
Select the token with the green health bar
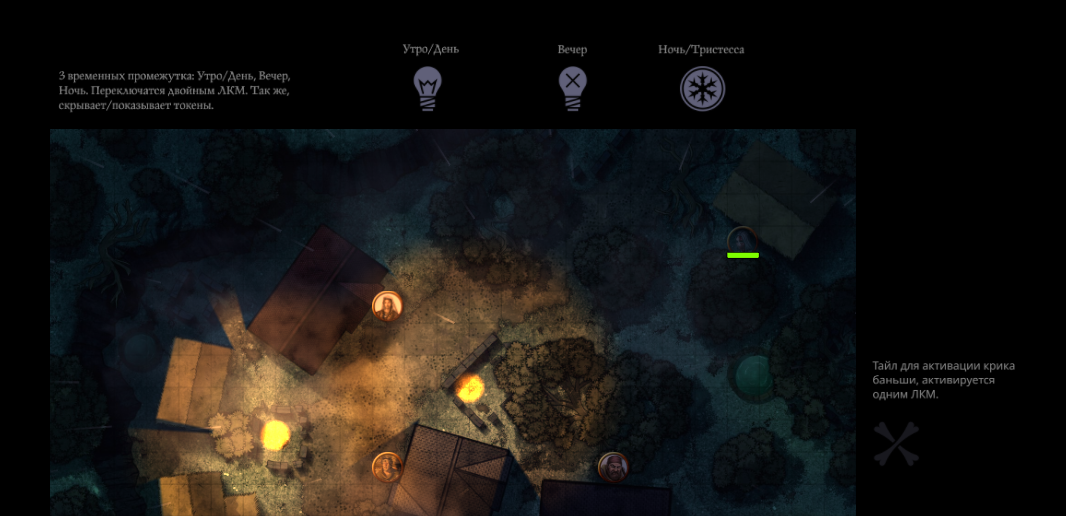click(x=742, y=240)
